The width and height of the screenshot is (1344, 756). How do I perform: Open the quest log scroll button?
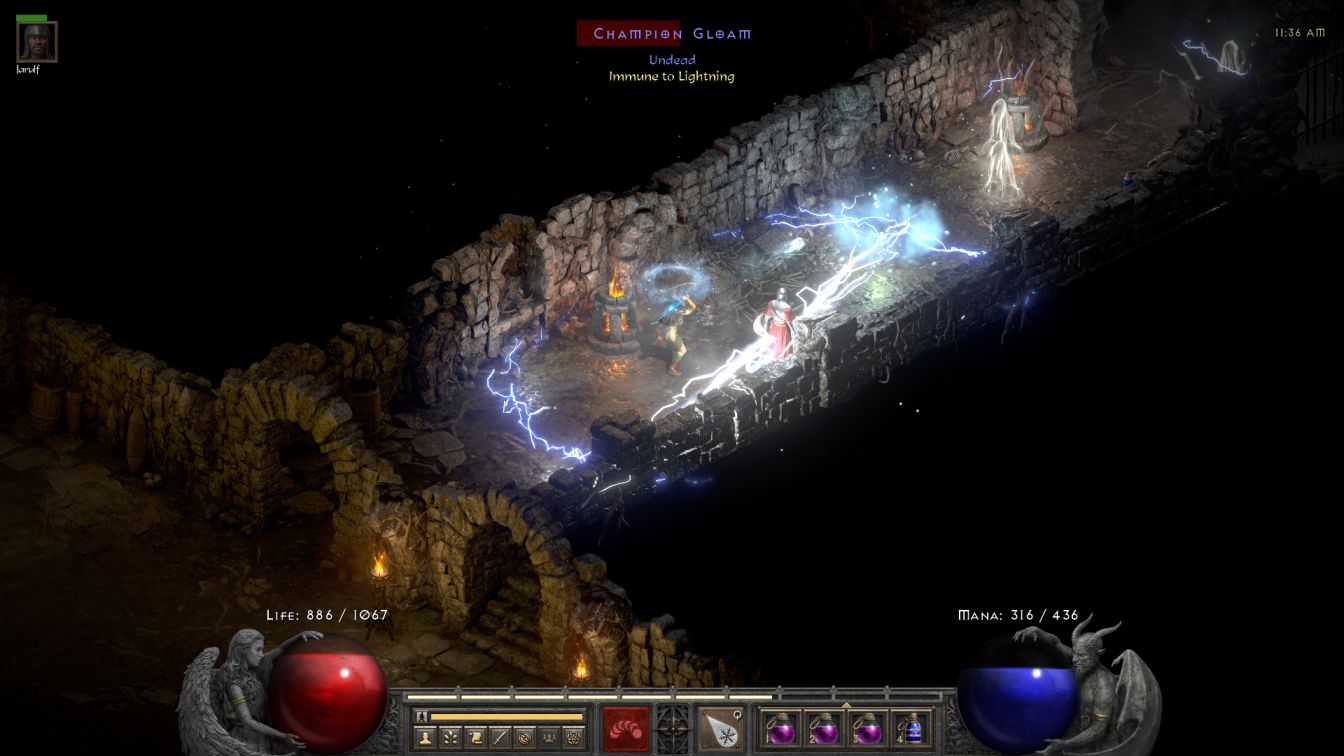tap(476, 738)
